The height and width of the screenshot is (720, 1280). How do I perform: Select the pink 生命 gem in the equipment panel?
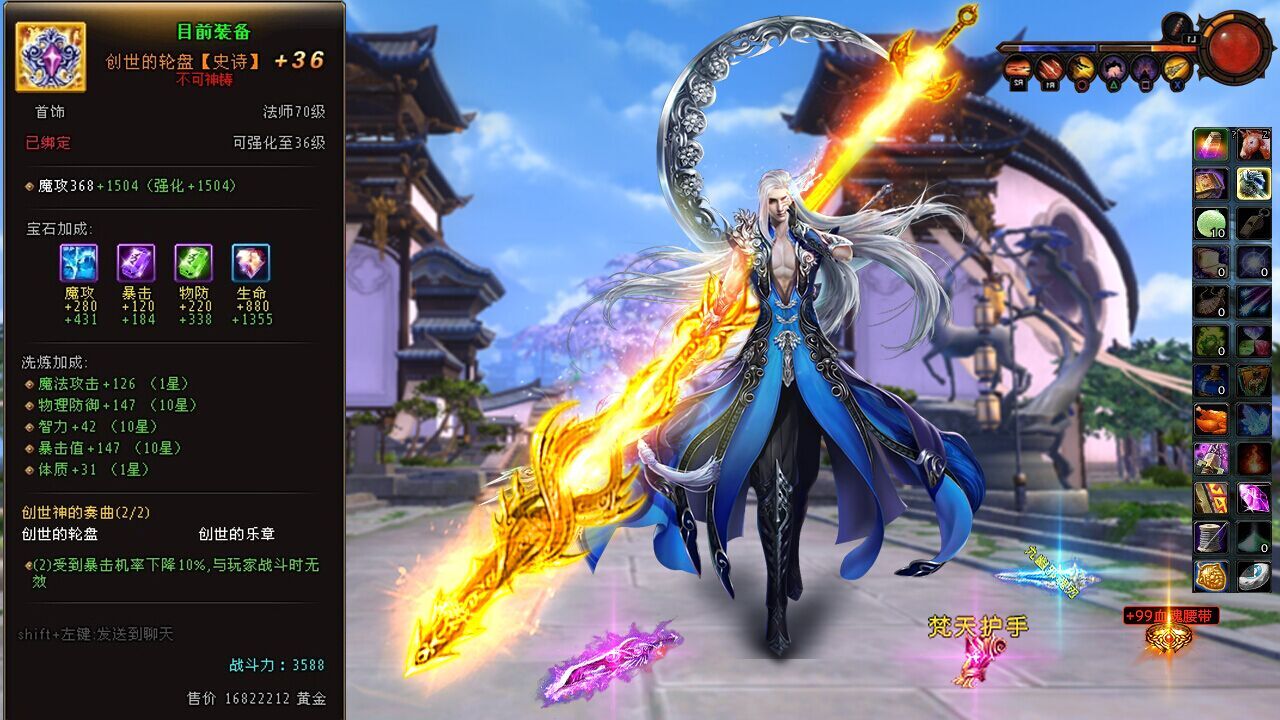[x=252, y=265]
